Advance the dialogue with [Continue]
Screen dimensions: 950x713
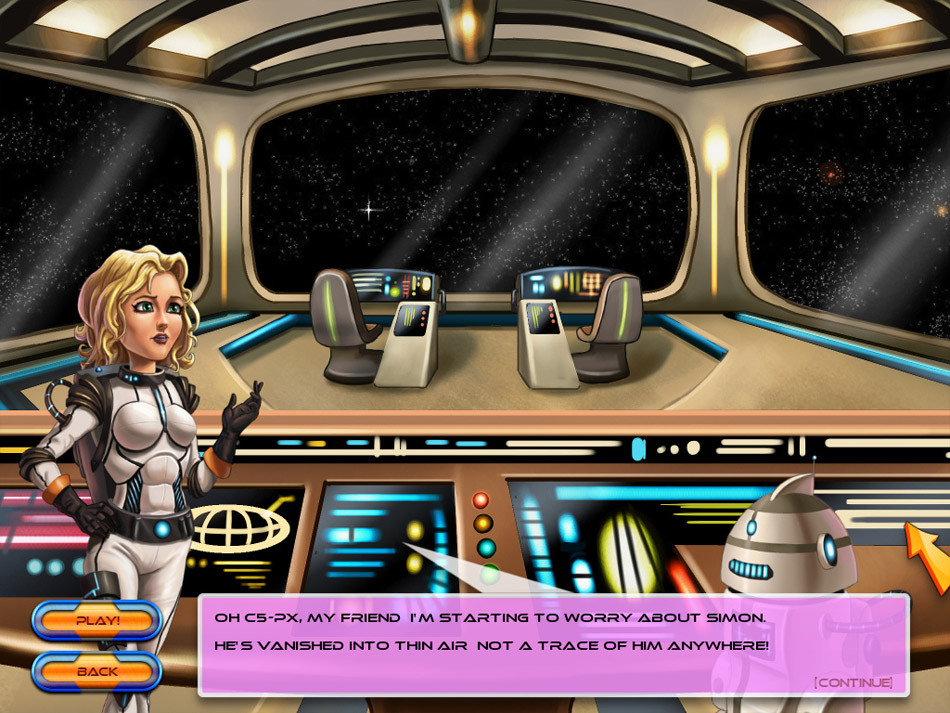pos(852,682)
